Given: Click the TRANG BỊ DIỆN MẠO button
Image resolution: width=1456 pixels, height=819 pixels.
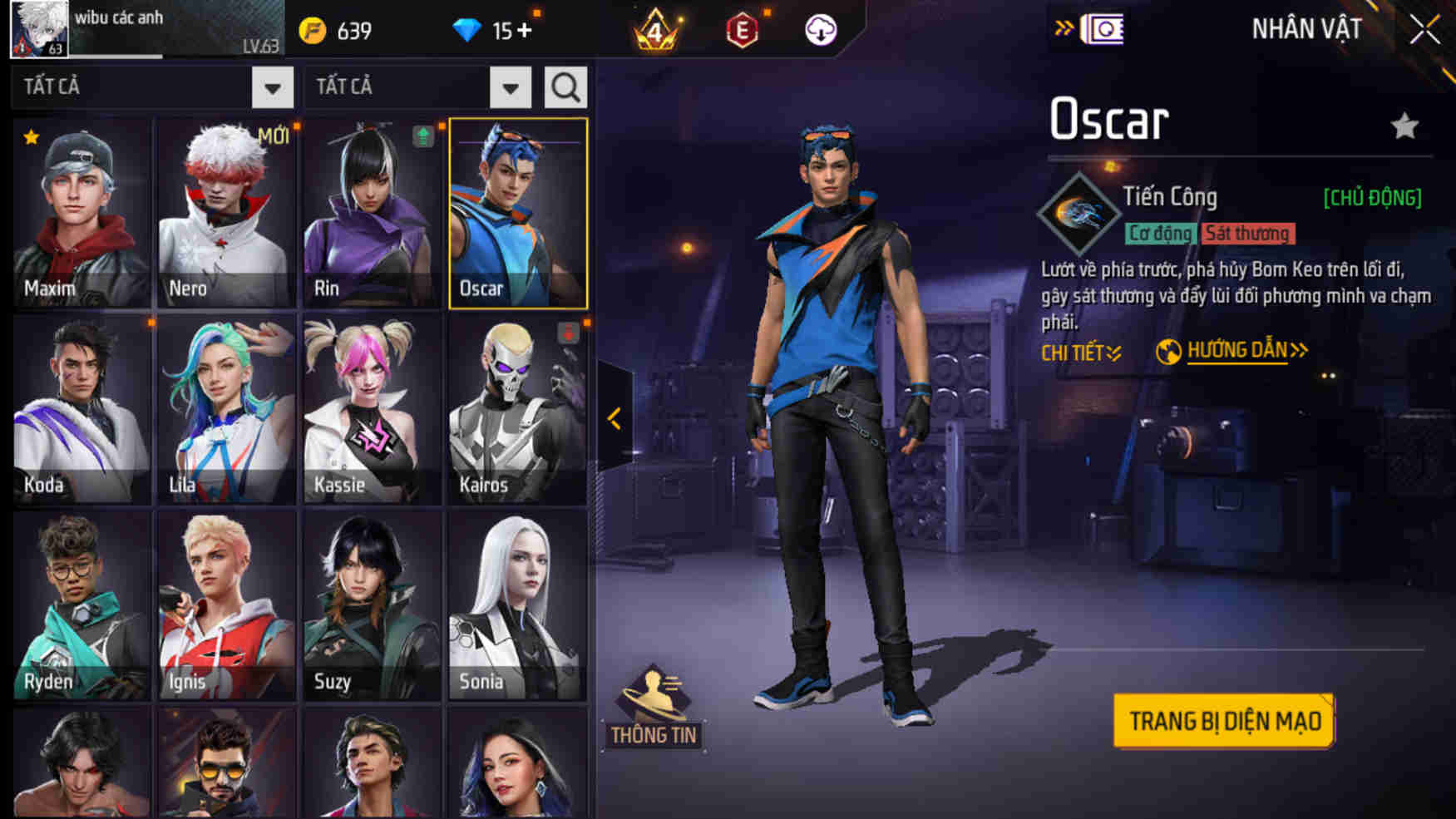Looking at the screenshot, I should click(1223, 721).
